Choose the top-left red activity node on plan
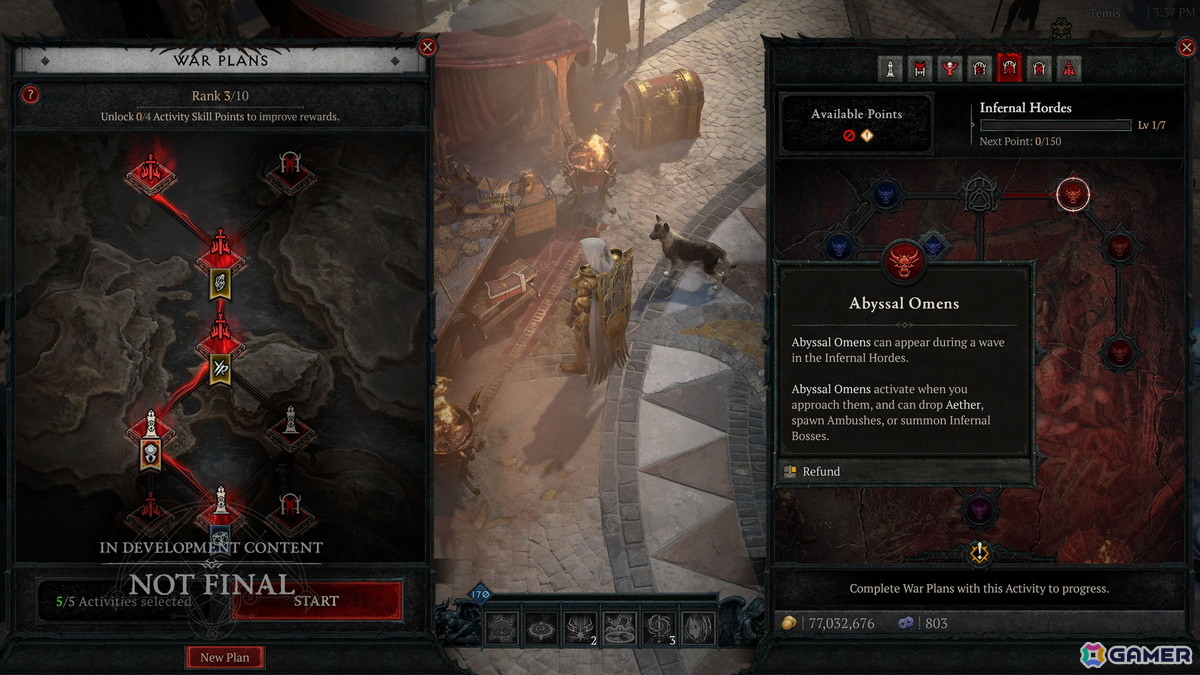The width and height of the screenshot is (1200, 675). [151, 173]
